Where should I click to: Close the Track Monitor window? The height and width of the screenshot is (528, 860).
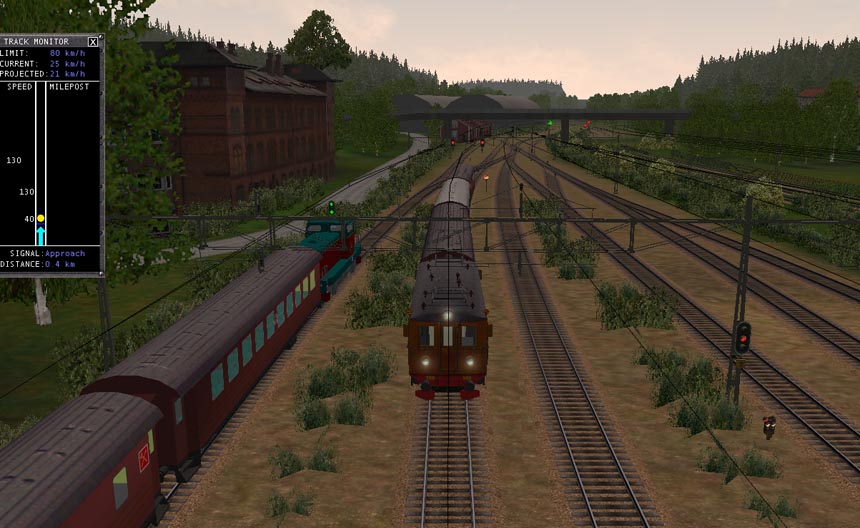[x=93, y=42]
